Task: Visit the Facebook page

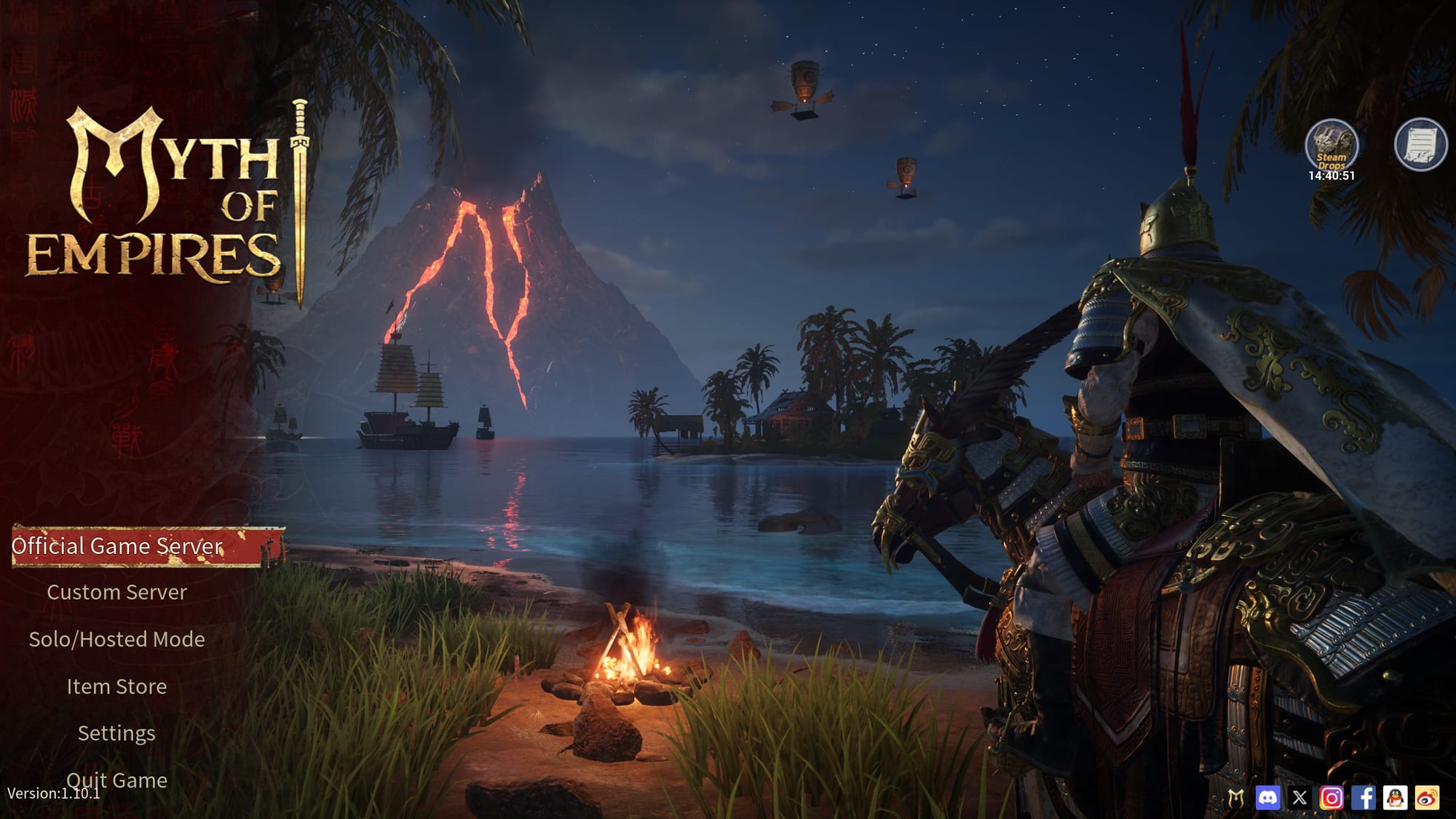Action: pyautogui.click(x=1364, y=798)
